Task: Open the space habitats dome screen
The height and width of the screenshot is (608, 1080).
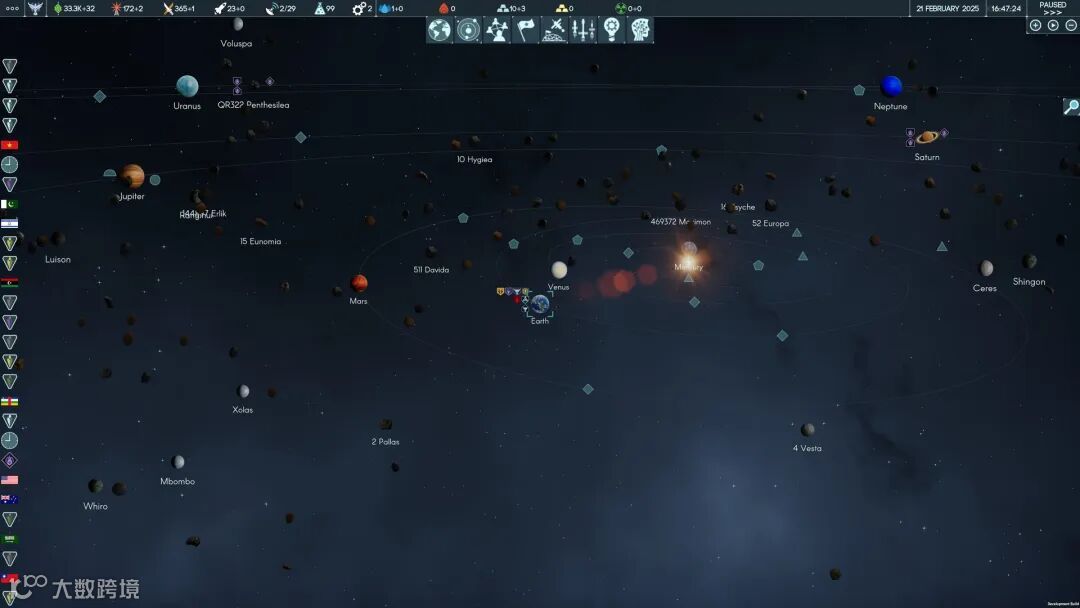Action: pyautogui.click(x=554, y=30)
